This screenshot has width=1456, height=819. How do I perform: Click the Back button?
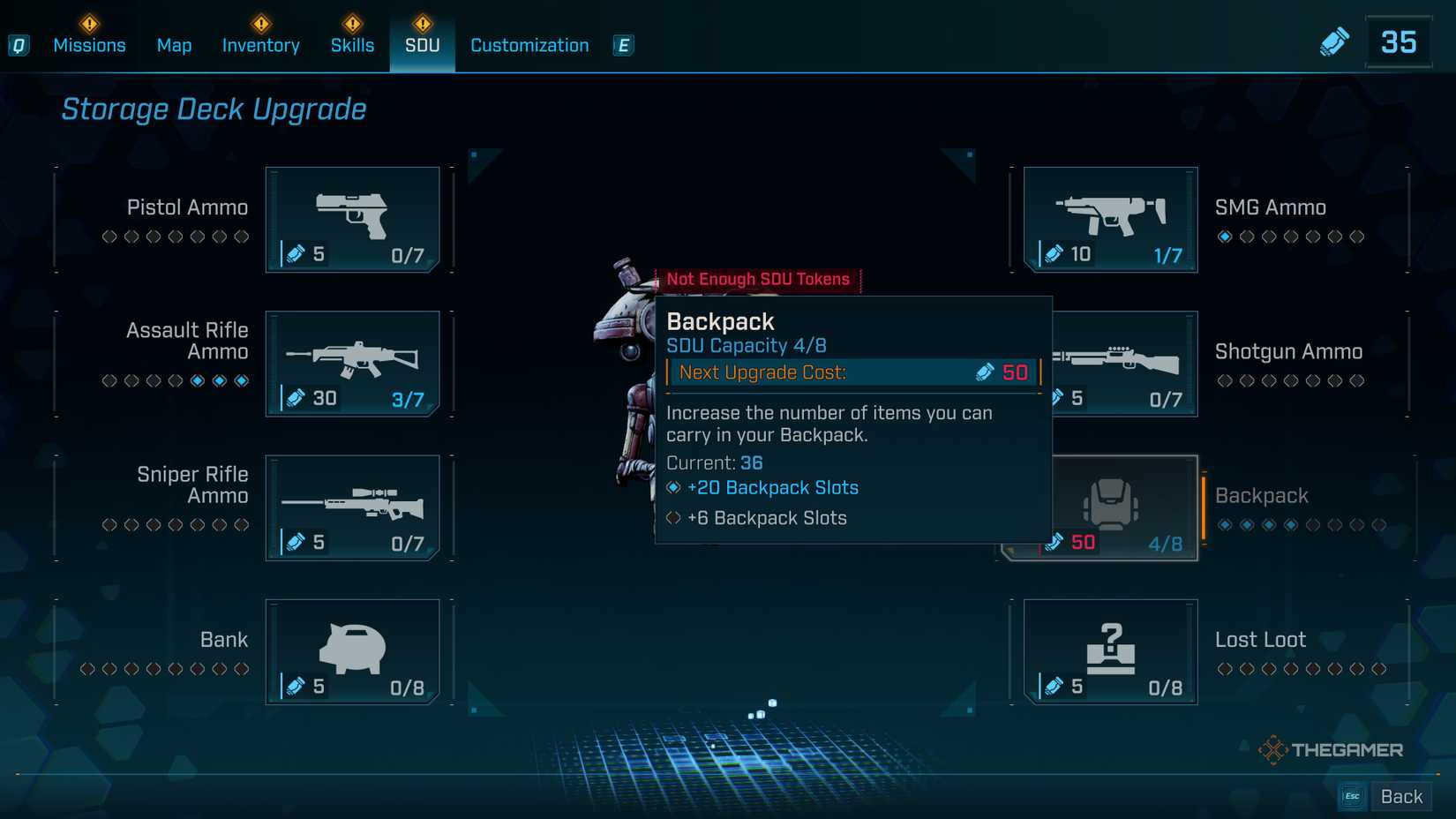(1402, 795)
